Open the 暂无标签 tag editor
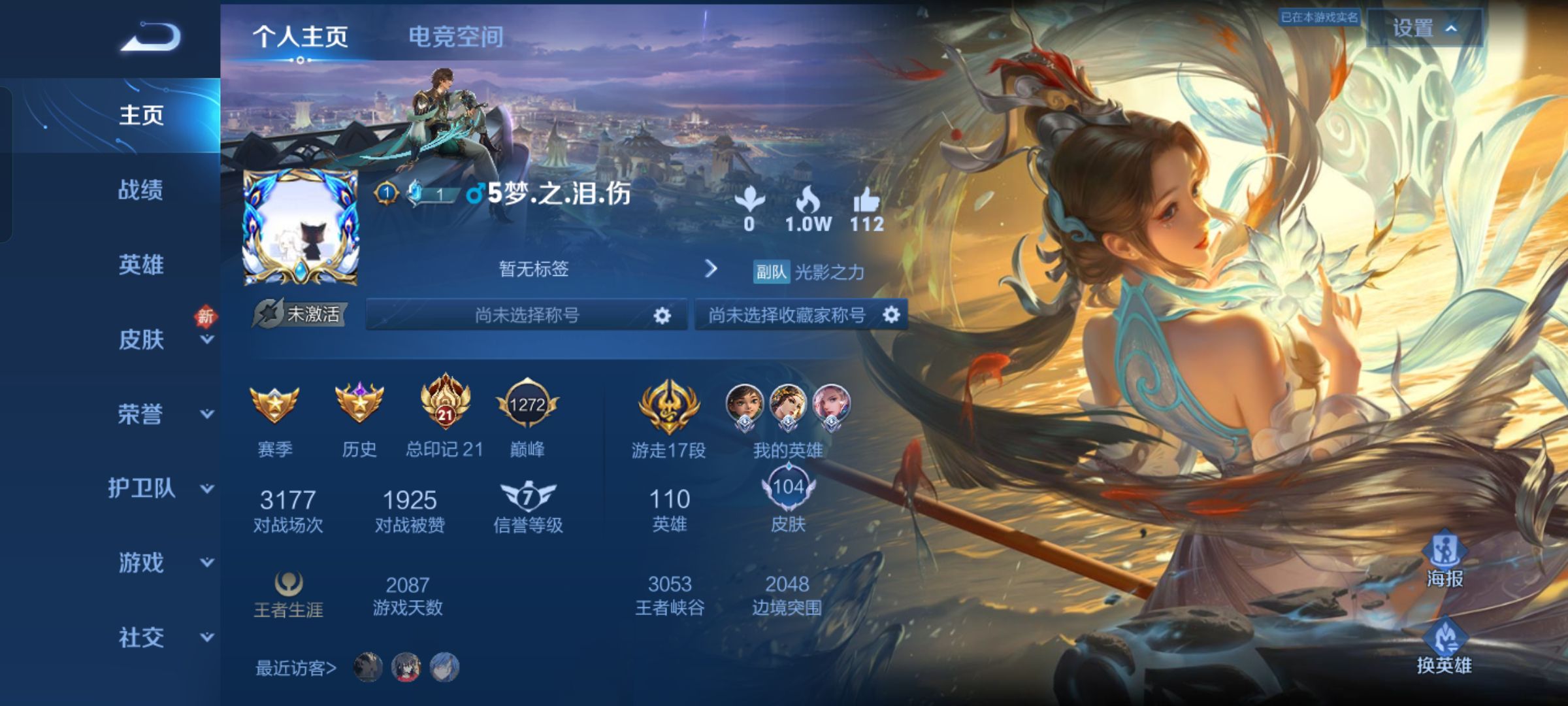 coord(608,269)
